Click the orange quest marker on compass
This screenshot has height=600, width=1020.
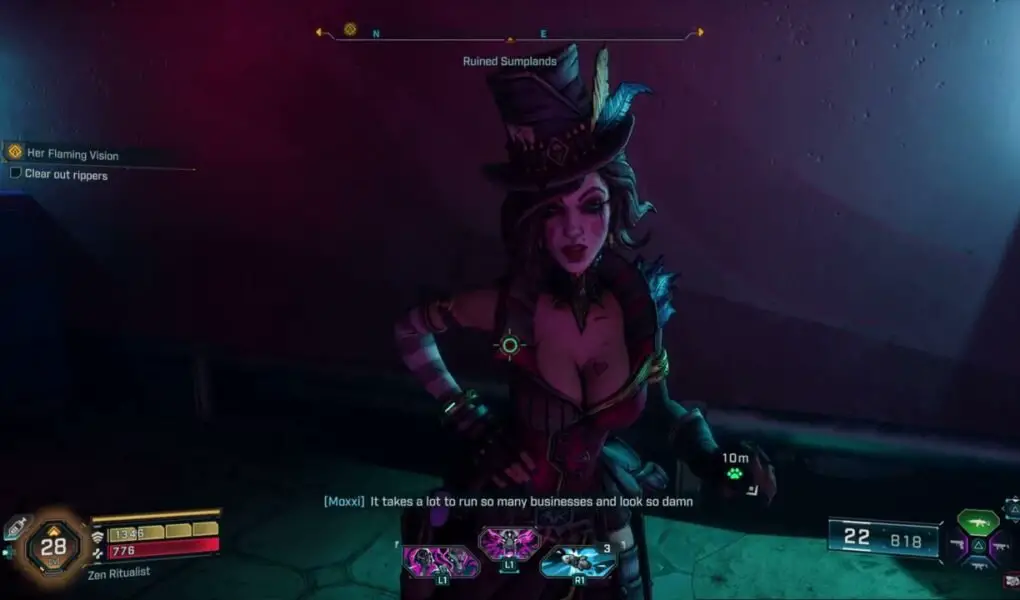tap(350, 30)
